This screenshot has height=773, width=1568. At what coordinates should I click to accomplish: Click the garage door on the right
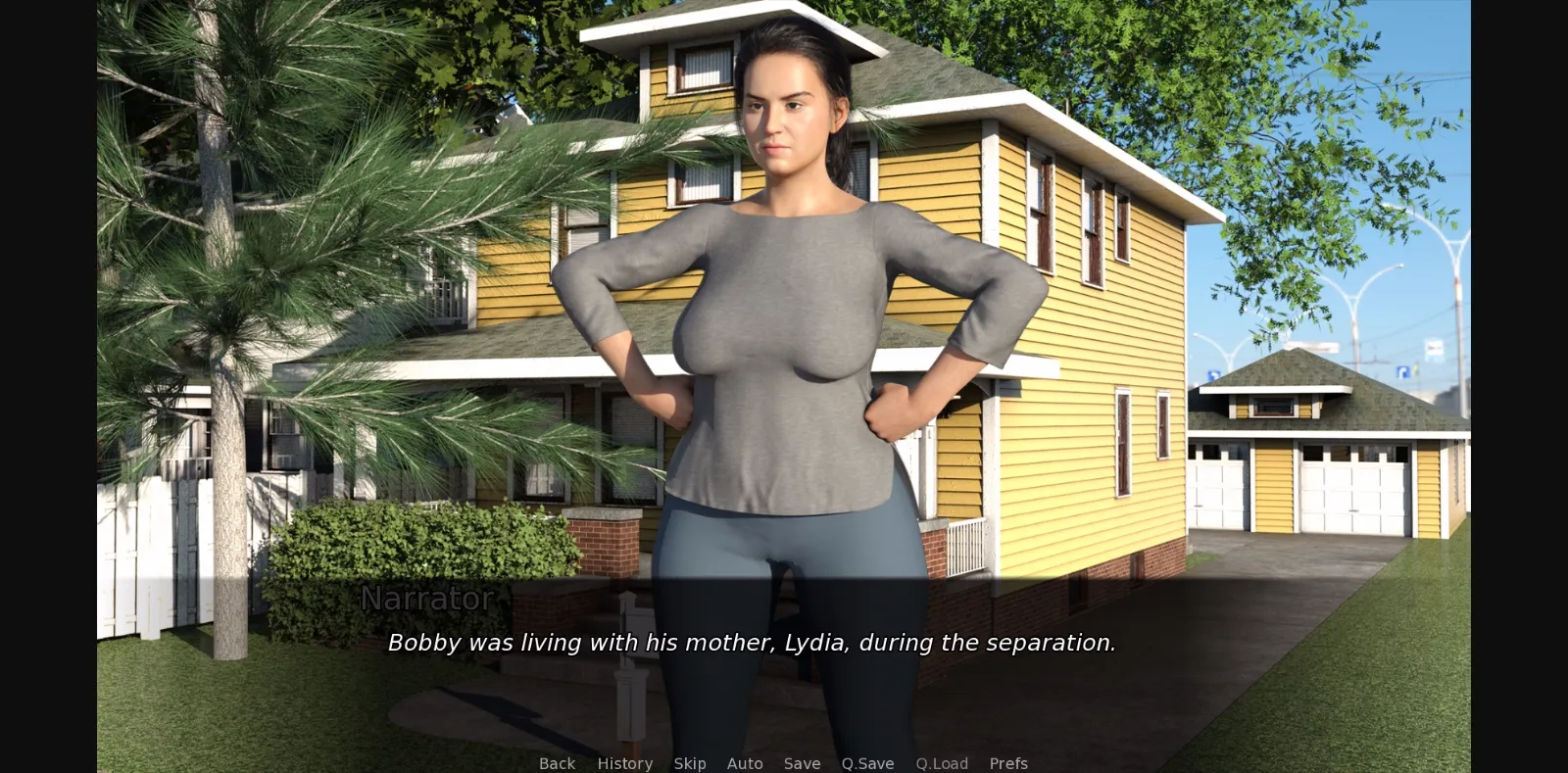pos(1352,490)
